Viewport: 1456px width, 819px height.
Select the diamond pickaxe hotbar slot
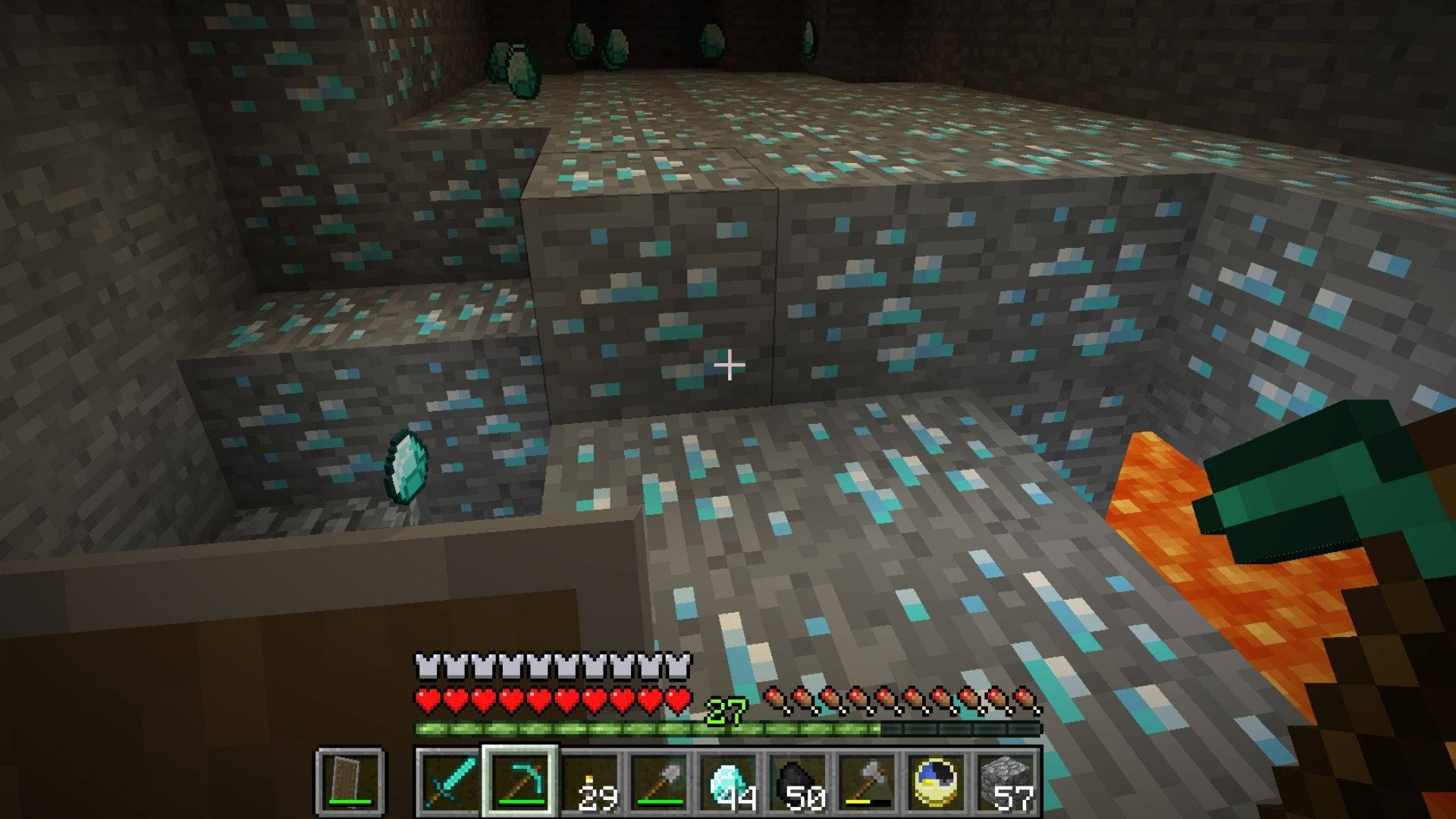point(520,781)
